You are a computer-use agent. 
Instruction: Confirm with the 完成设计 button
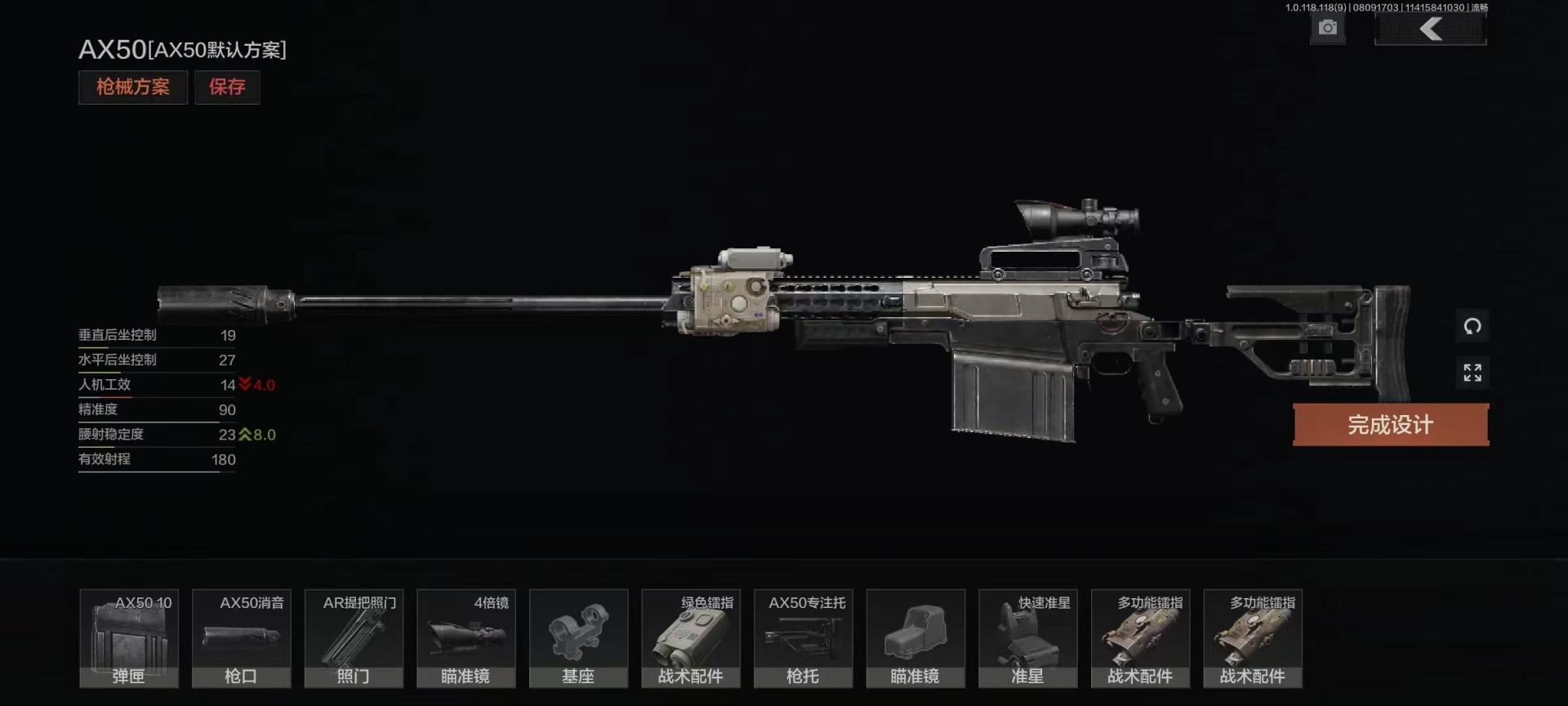[1390, 425]
